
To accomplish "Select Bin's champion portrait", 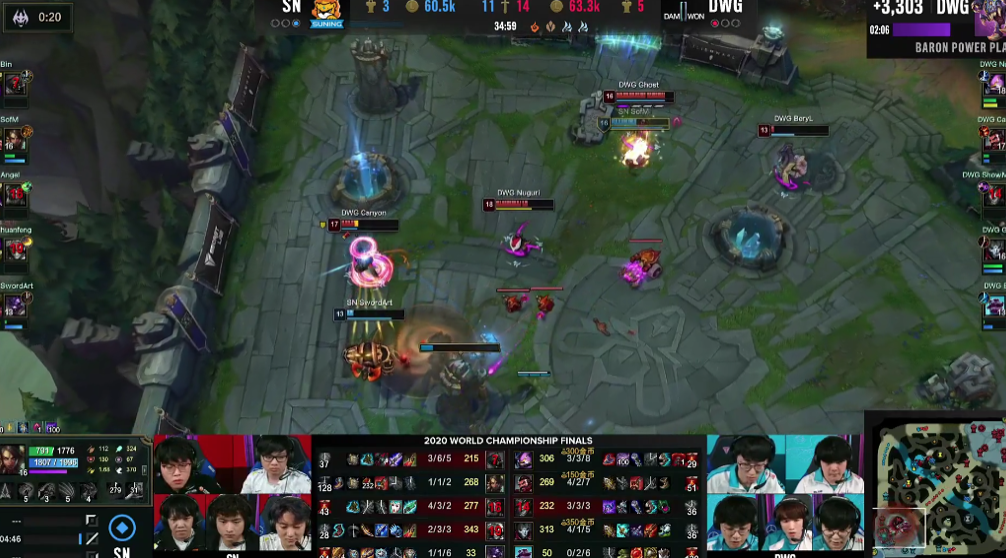I will [15, 85].
